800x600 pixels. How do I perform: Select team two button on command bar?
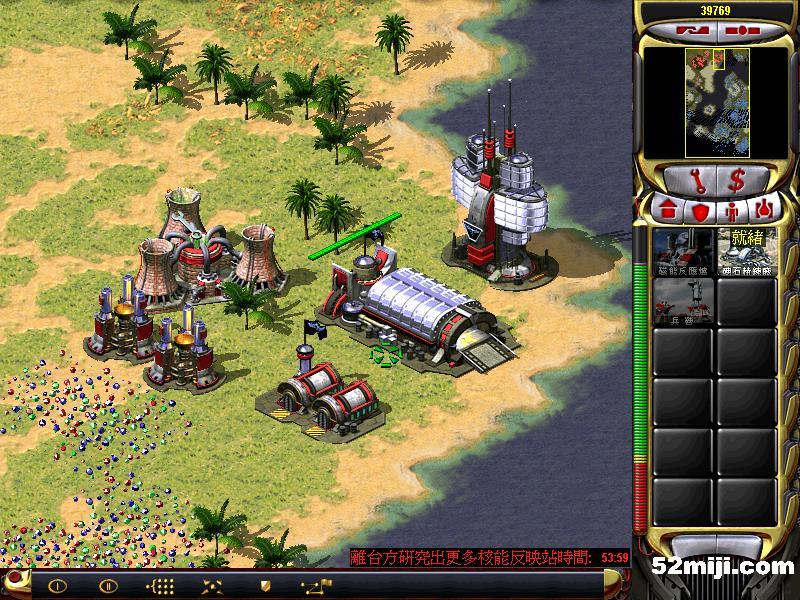click(108, 586)
